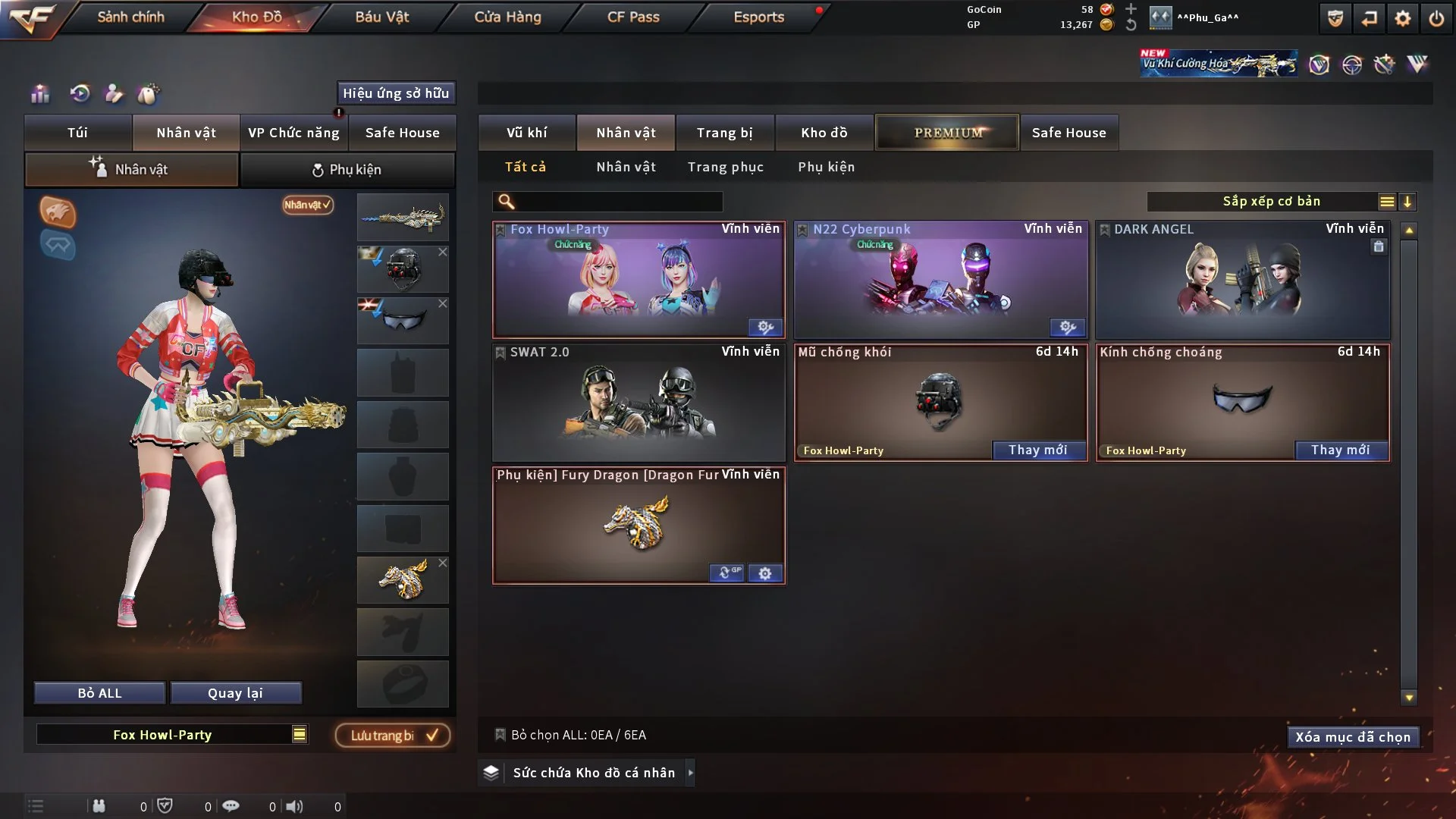Choose the N22 Cyberpunk character card

point(940,280)
